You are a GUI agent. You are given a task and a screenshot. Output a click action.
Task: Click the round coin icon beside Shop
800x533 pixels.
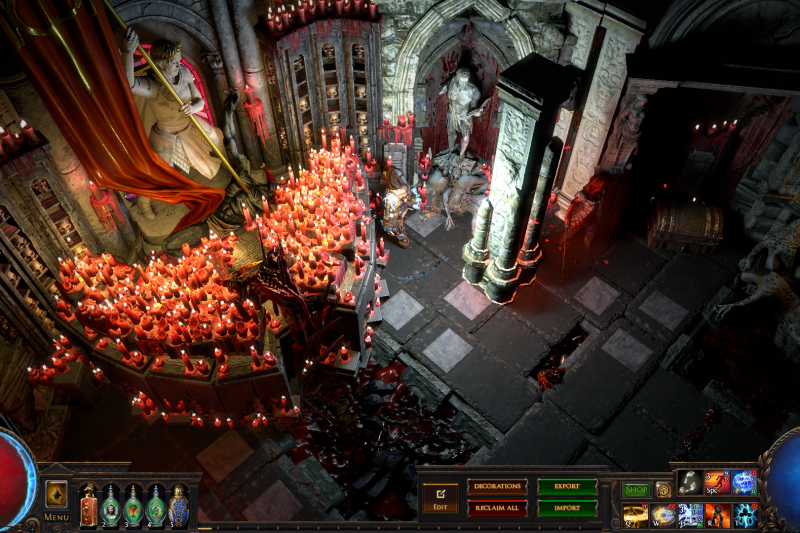[x=663, y=490]
